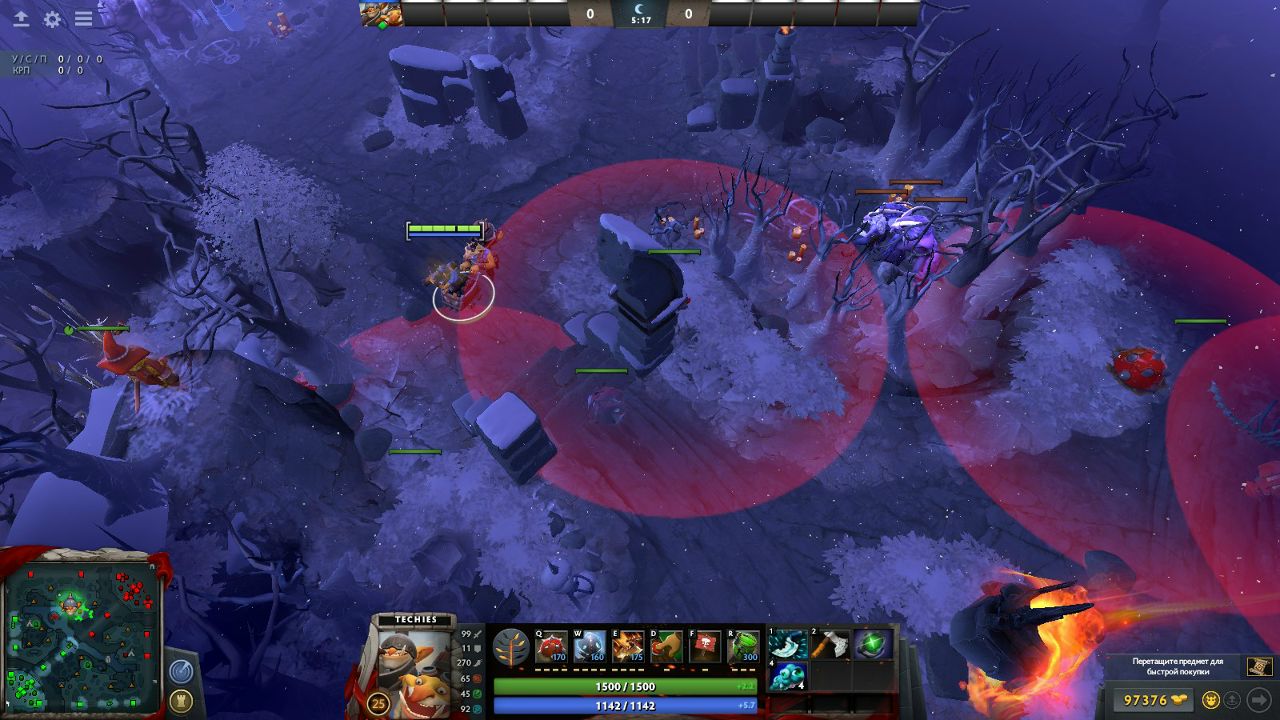Activate the W blue mine ability
The image size is (1280, 720).
point(590,647)
